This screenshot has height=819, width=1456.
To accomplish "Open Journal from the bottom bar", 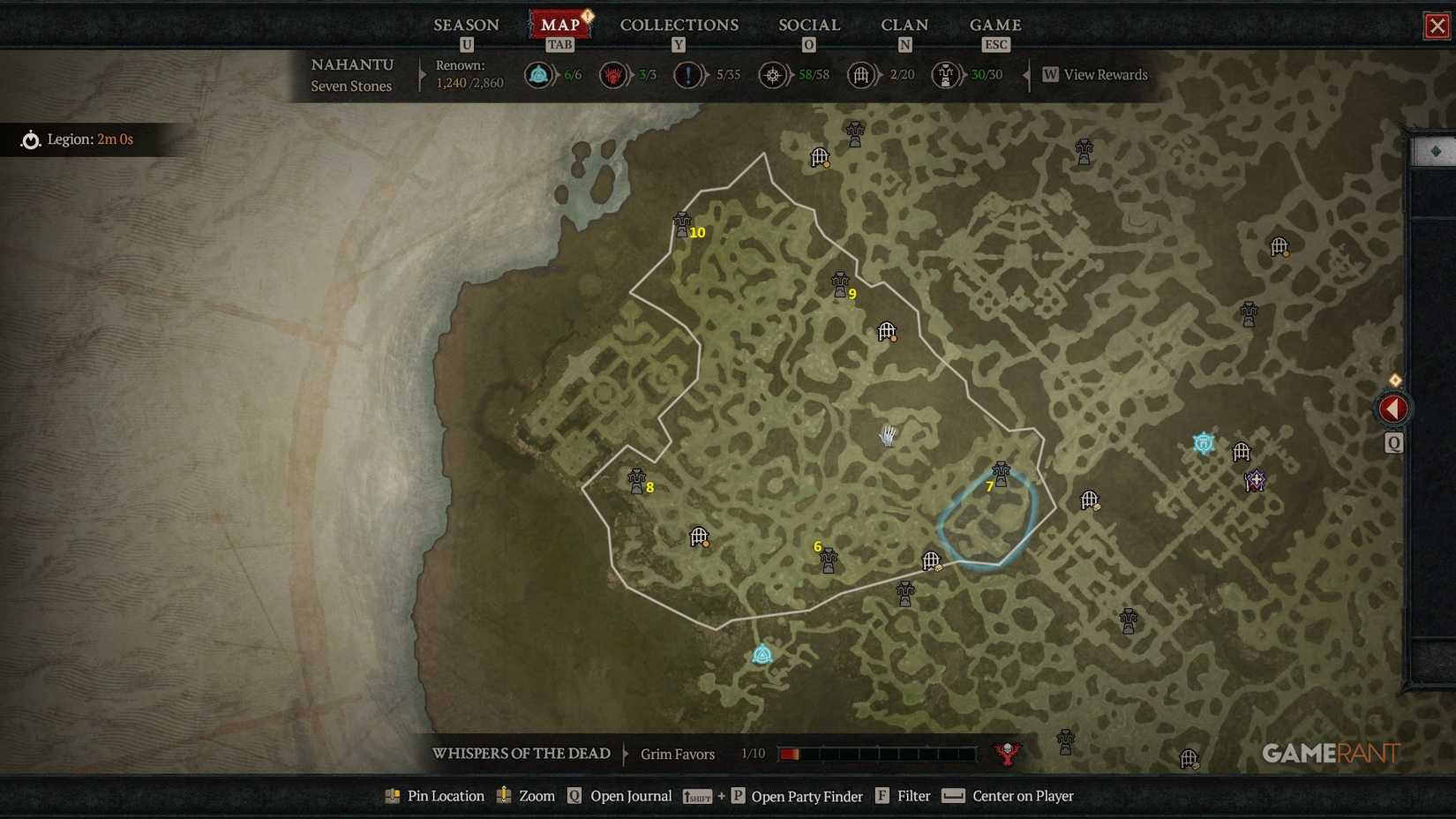I will (x=632, y=795).
